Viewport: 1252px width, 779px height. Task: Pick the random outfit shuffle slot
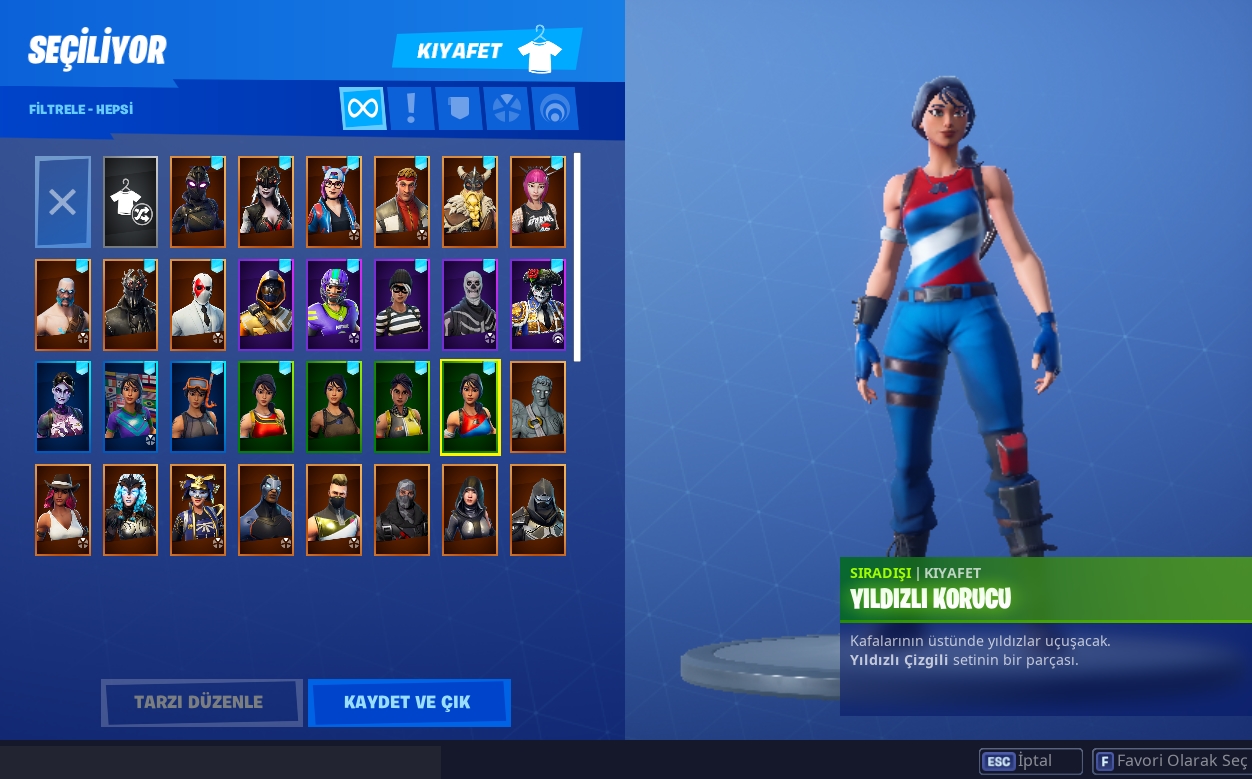(131, 202)
